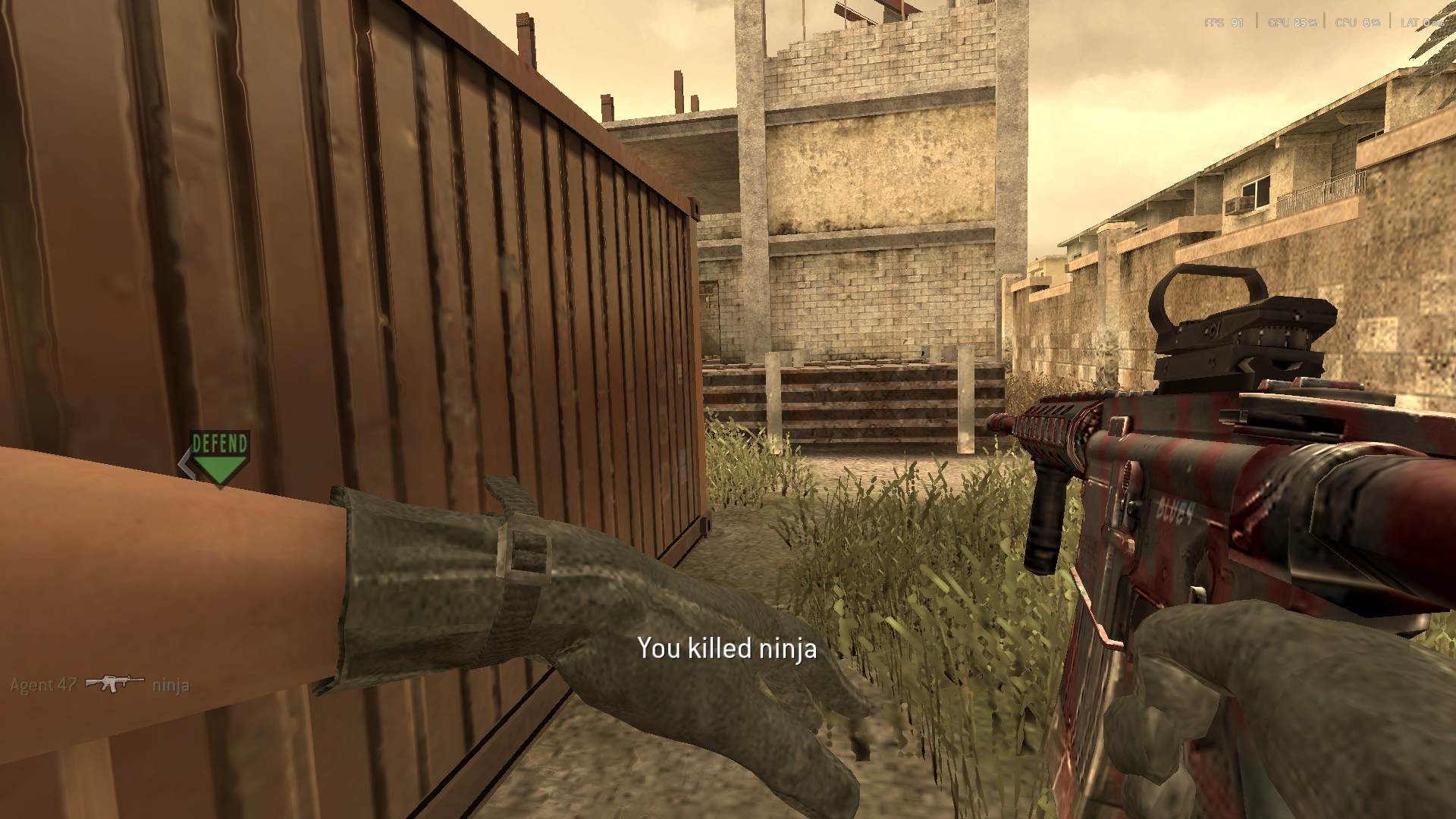The width and height of the screenshot is (1456, 819).
Task: Click the 'You killed ninja' notification
Action: coord(727,650)
